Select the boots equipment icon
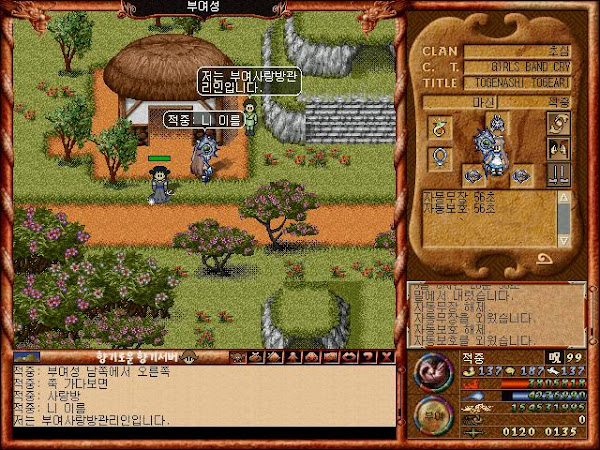Screen dimensions: 600x450 (x=557, y=173)
